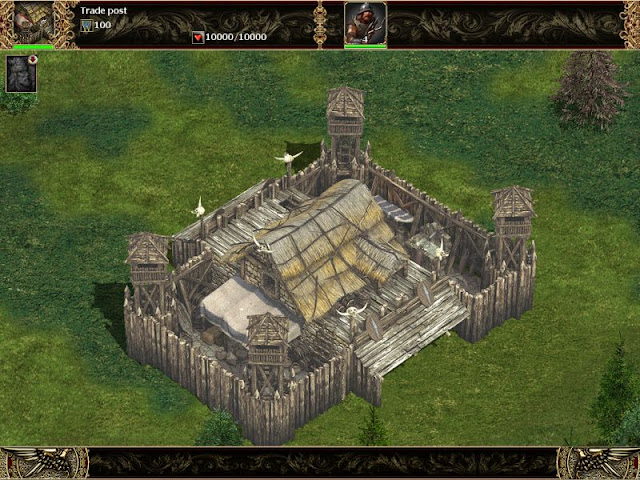The width and height of the screenshot is (640, 480).
Task: Select the Trade post building portrait
Action: click(34, 22)
